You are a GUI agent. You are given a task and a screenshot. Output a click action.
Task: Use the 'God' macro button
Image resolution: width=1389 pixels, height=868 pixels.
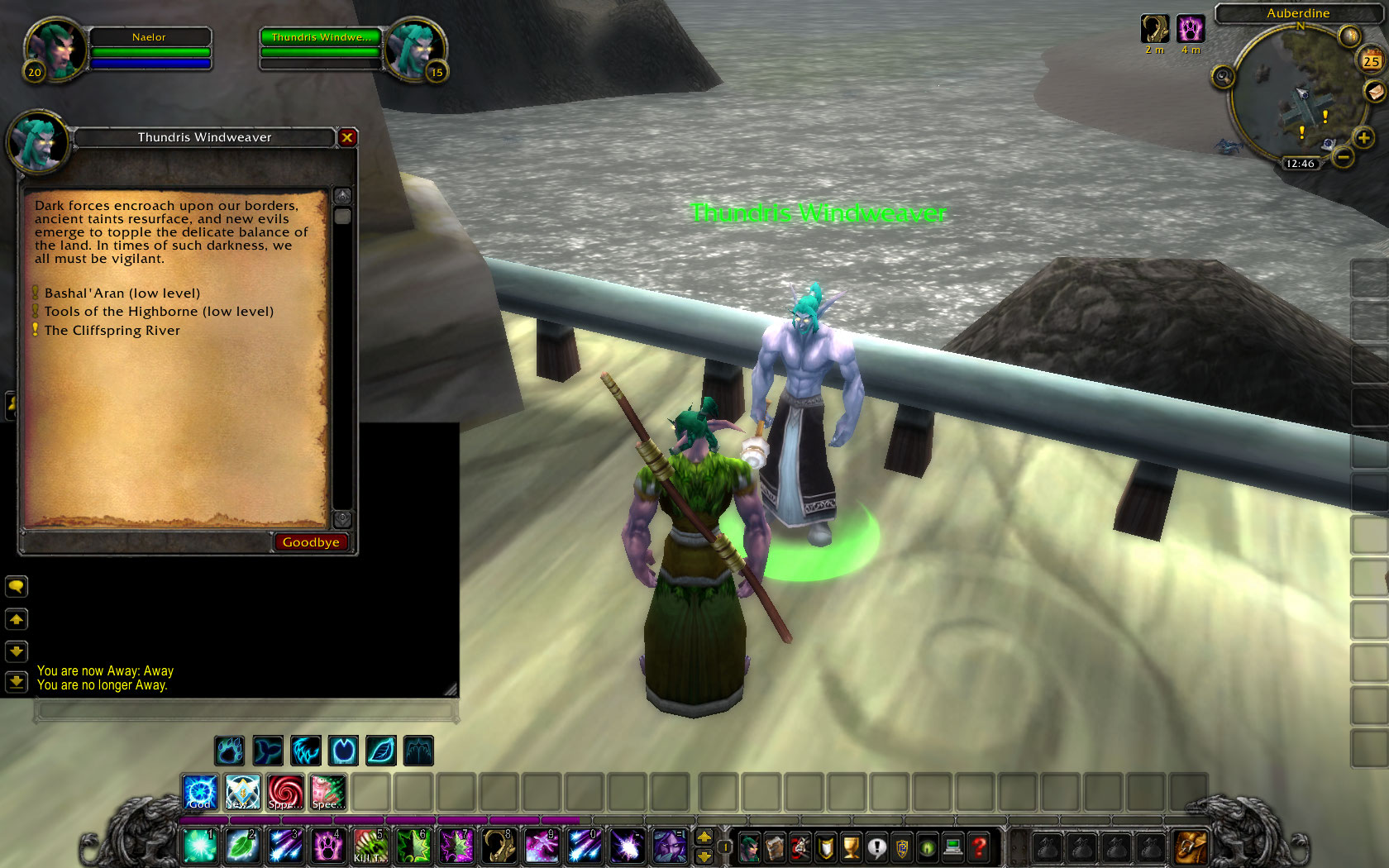click(199, 792)
